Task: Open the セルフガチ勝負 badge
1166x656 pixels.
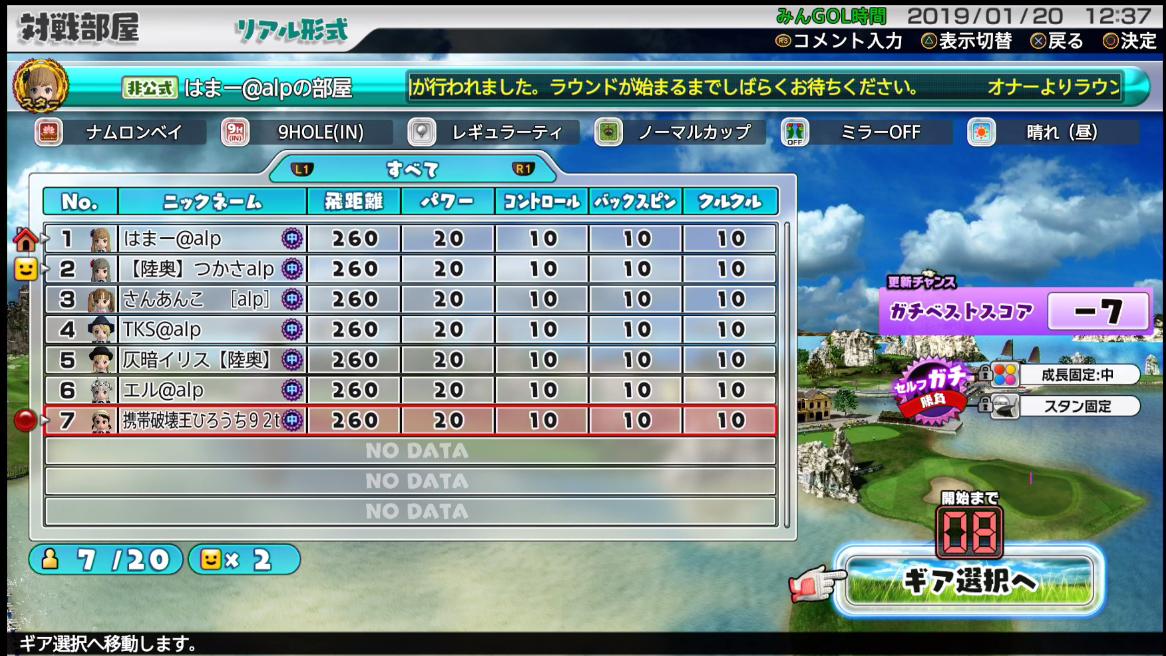Action: click(932, 388)
